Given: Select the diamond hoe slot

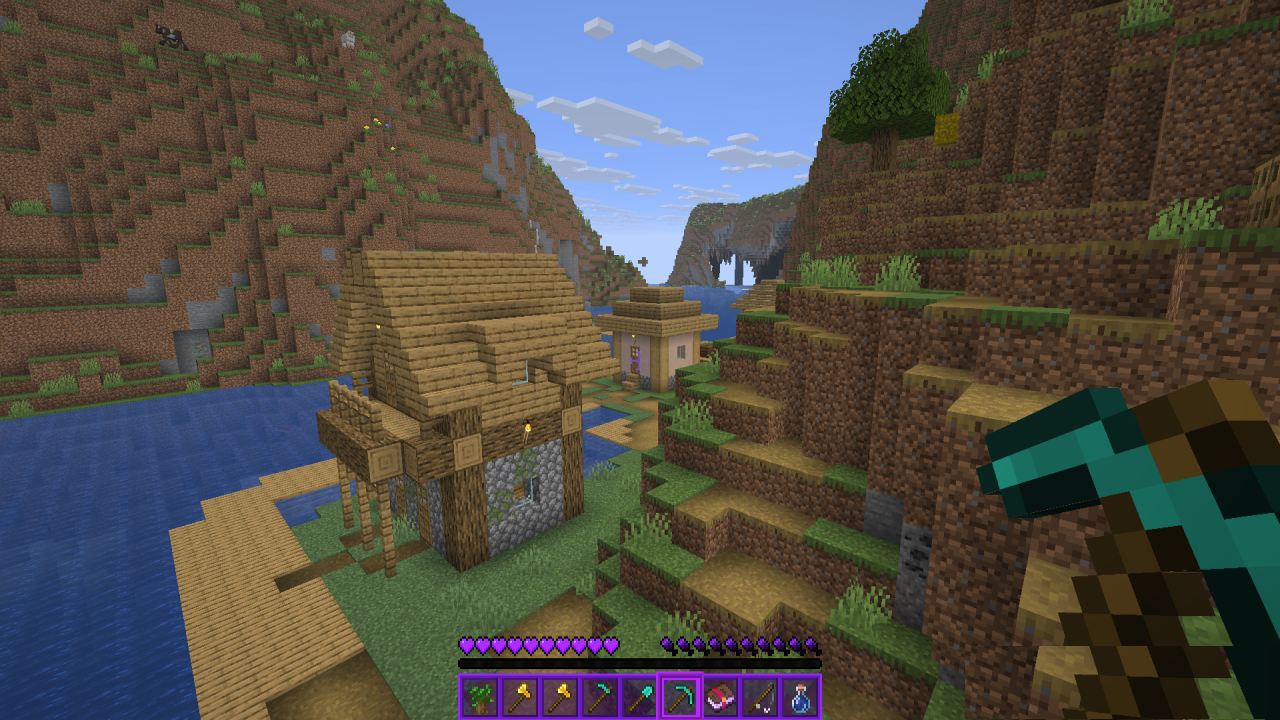Looking at the screenshot, I should (600, 696).
